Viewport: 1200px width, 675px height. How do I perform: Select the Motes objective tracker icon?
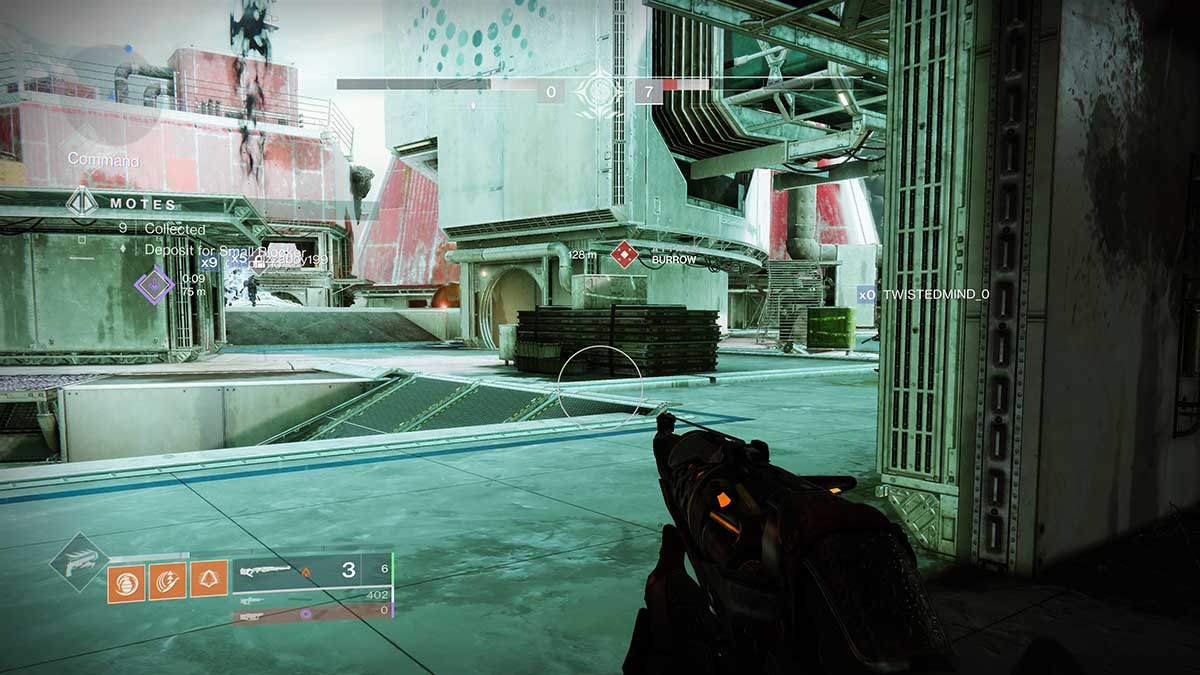pyautogui.click(x=82, y=203)
